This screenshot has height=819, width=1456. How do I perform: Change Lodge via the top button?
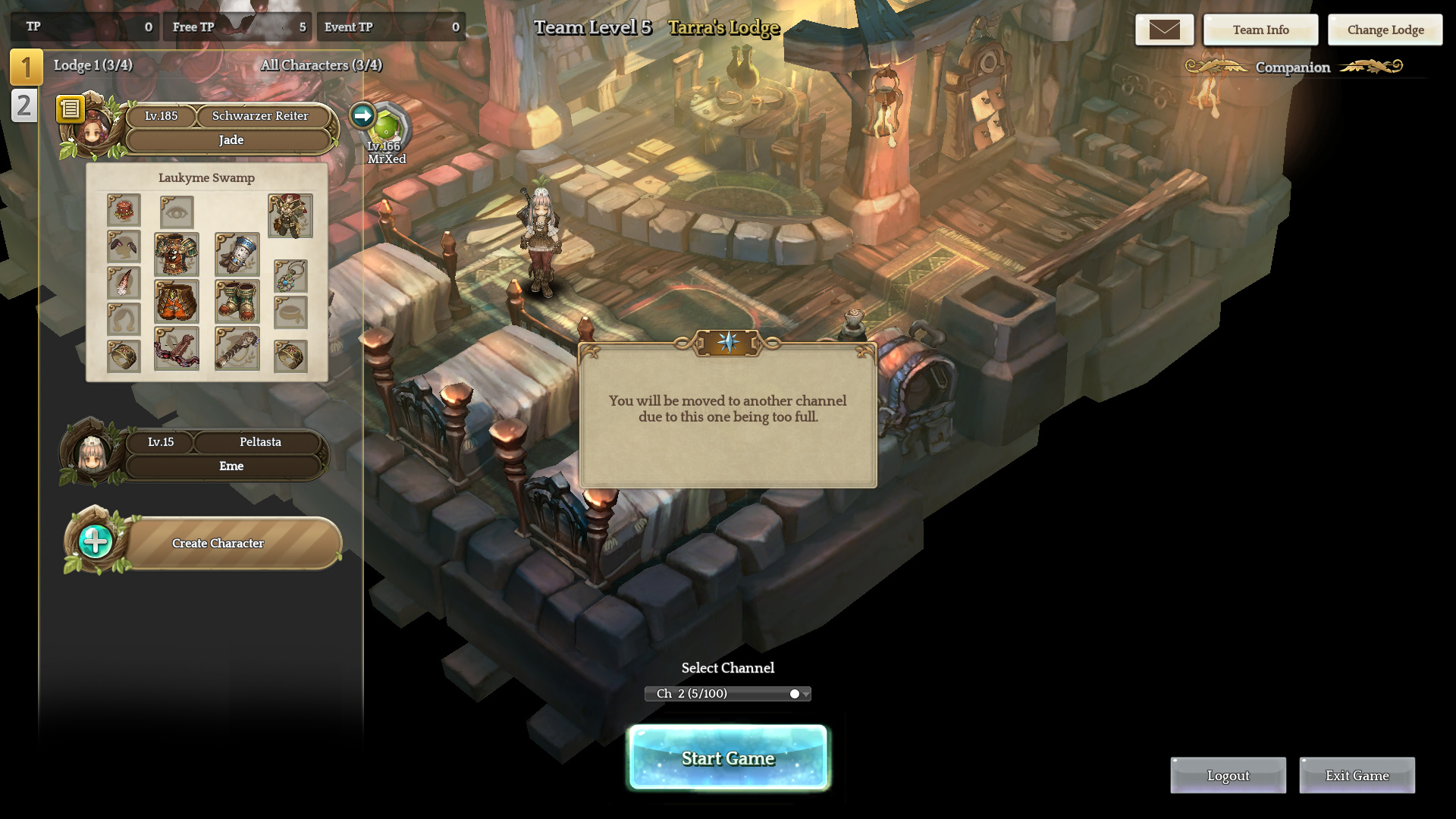point(1385,30)
